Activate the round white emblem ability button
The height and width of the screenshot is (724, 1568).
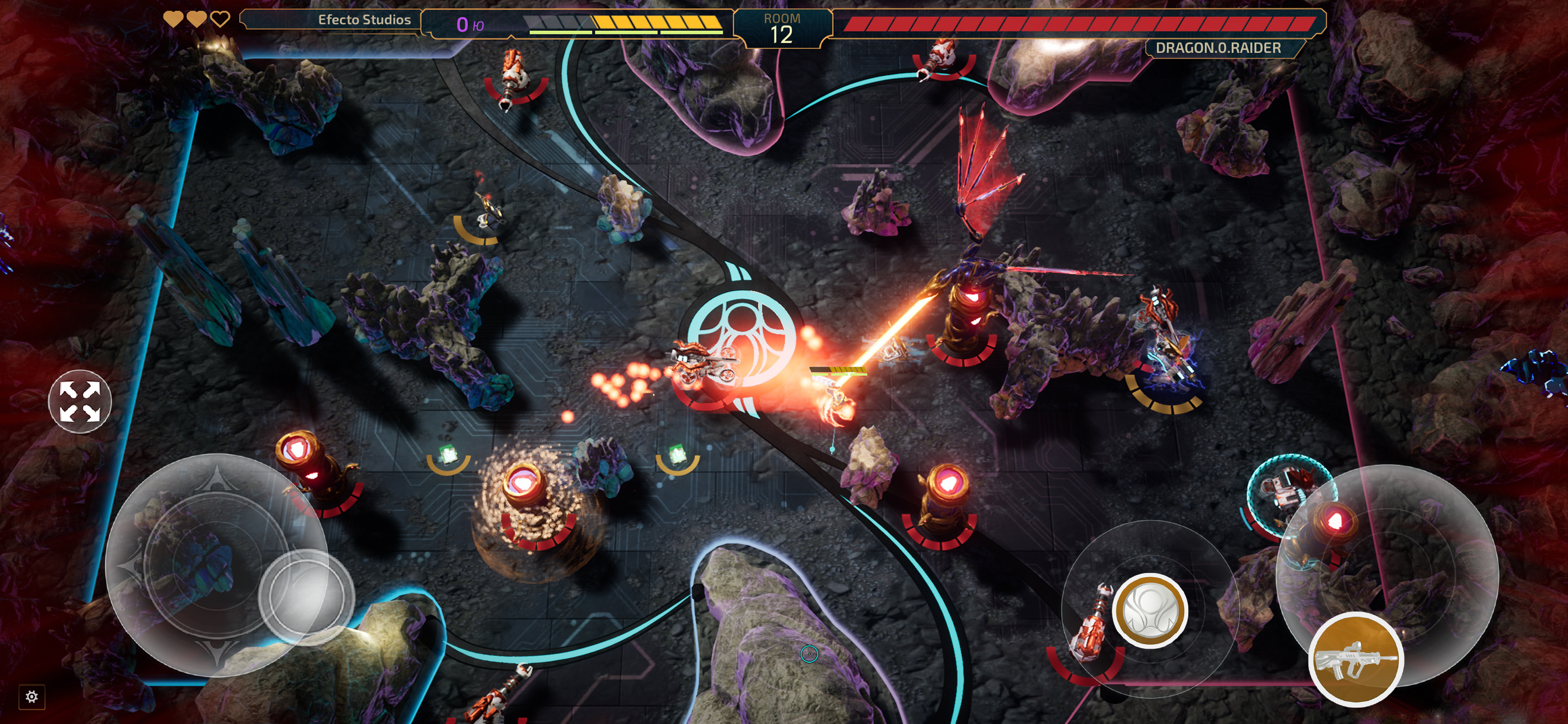[1149, 610]
